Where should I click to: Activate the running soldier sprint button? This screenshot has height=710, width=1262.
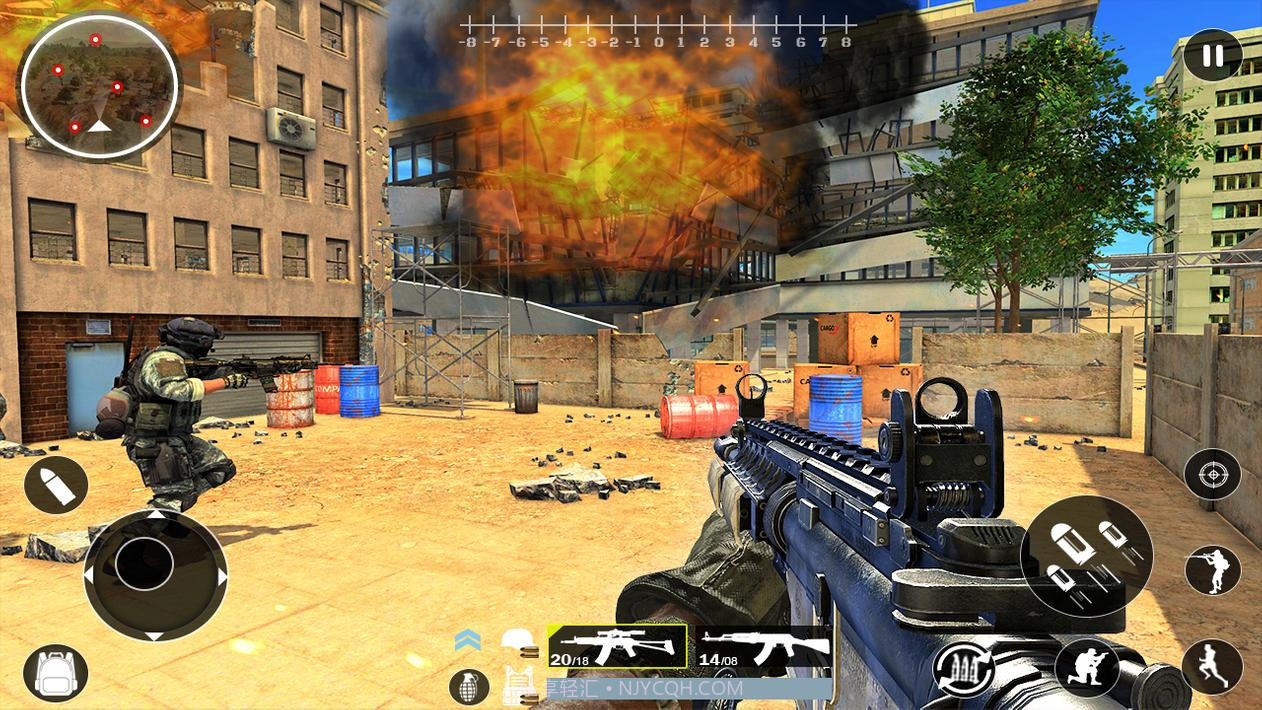[1212, 667]
